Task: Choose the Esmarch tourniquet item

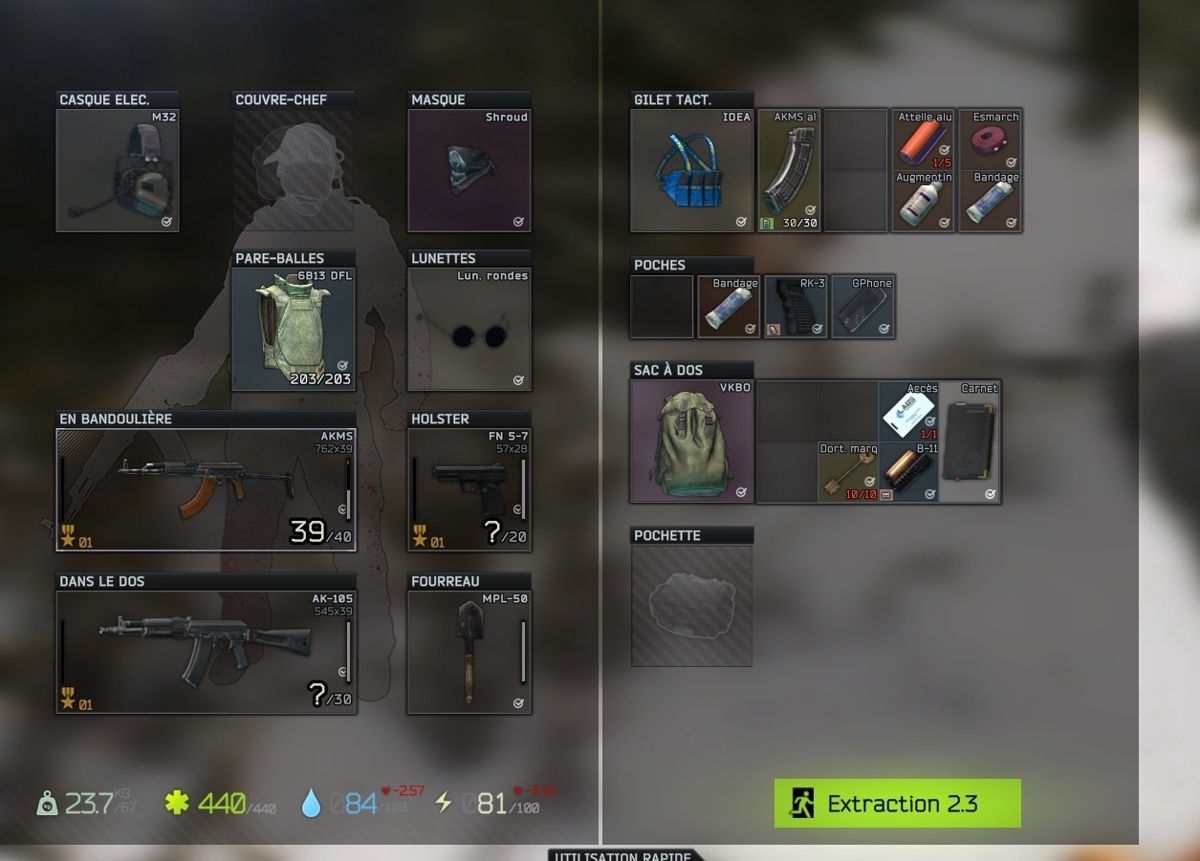Action: coord(990,139)
